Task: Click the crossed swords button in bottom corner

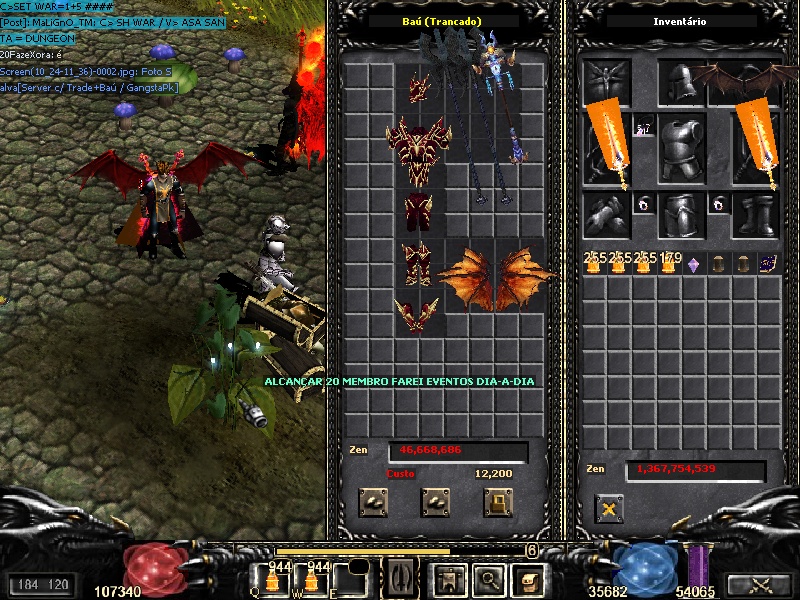Action: click(757, 585)
